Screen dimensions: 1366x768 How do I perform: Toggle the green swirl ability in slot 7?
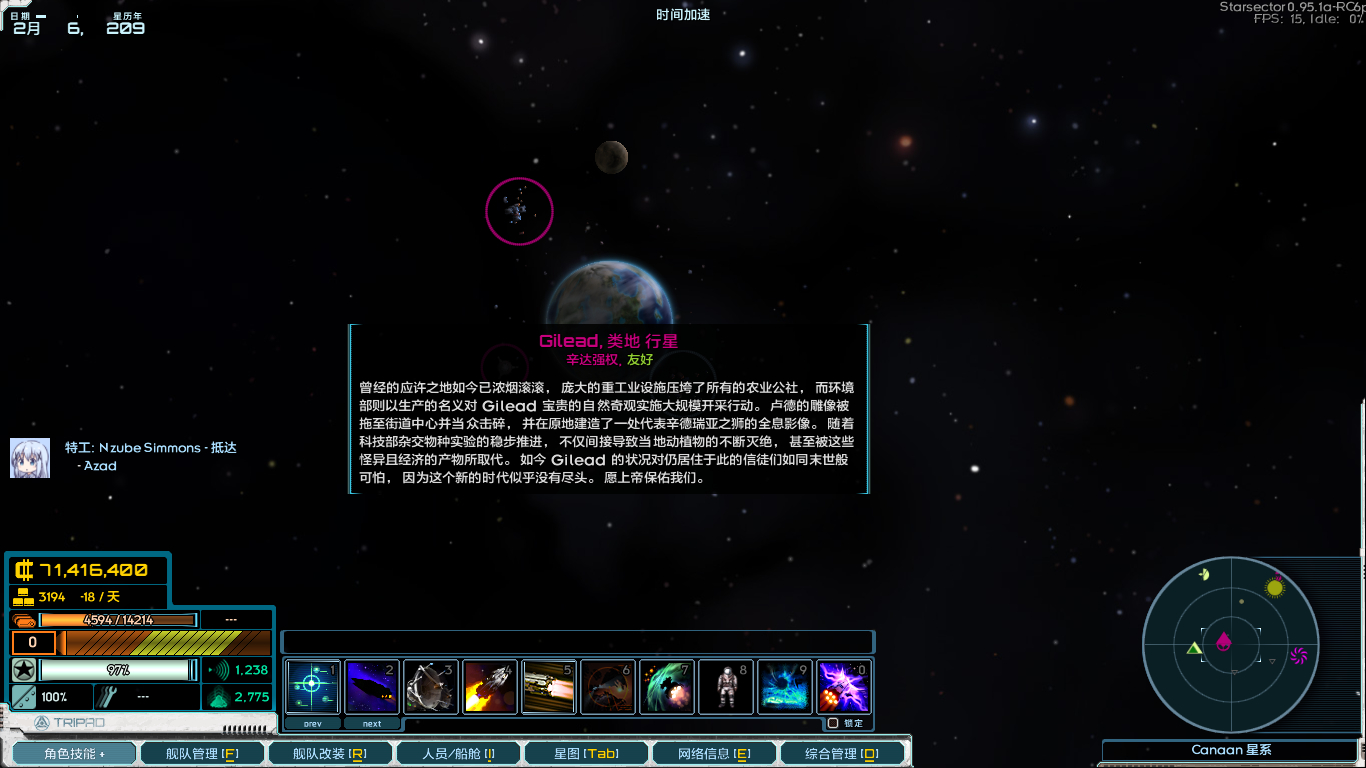pyautogui.click(x=667, y=686)
